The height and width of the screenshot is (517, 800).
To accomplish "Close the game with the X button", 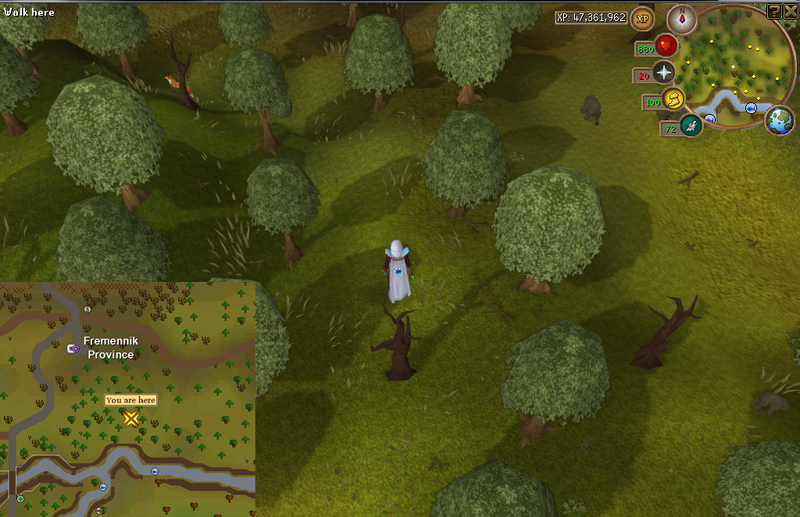I will point(790,10).
